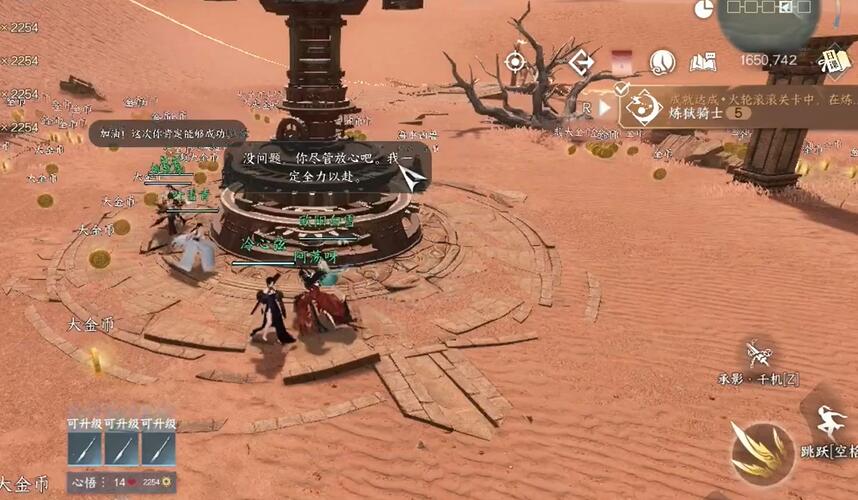
Task: Click the pie chart icon beside minimap
Action: tap(704, 9)
